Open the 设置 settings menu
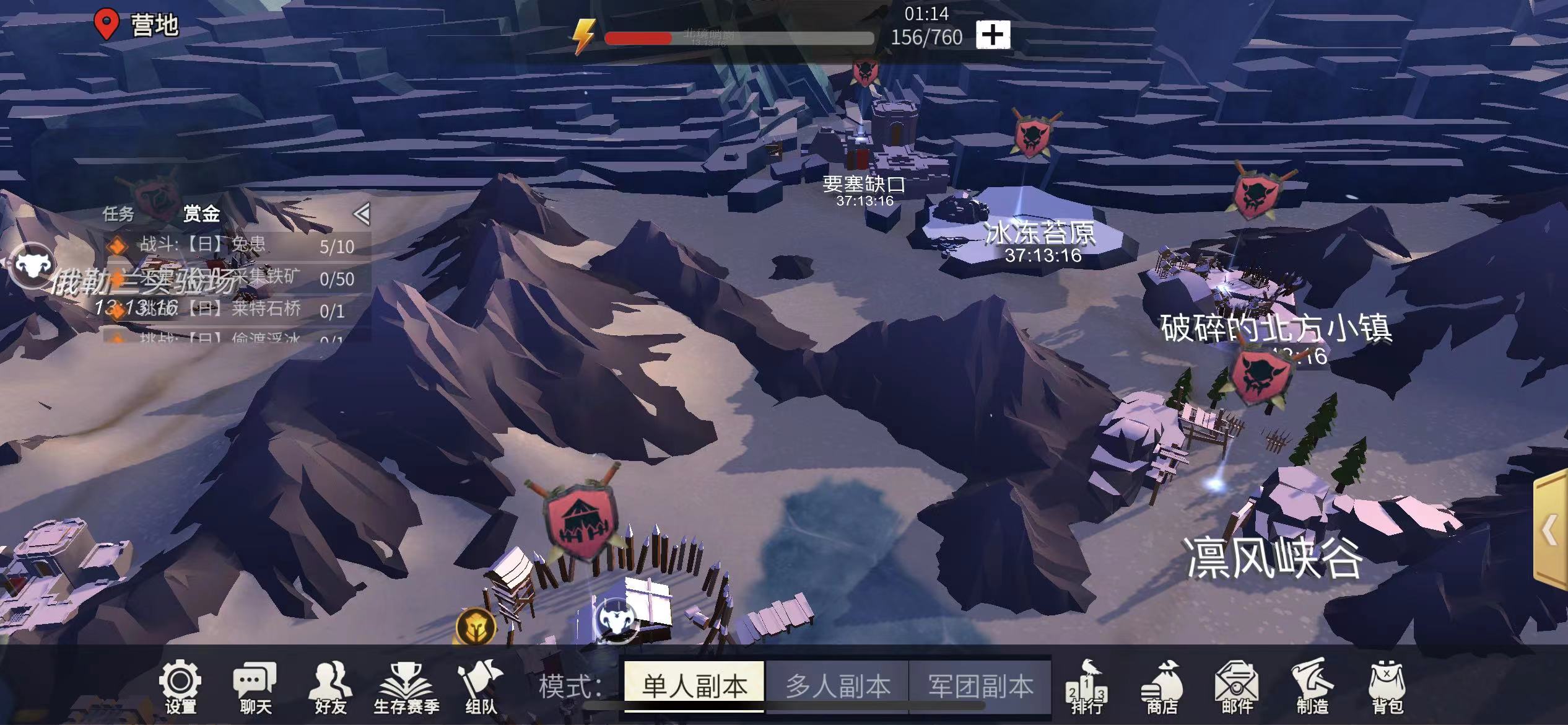1568x725 pixels. 180,687
